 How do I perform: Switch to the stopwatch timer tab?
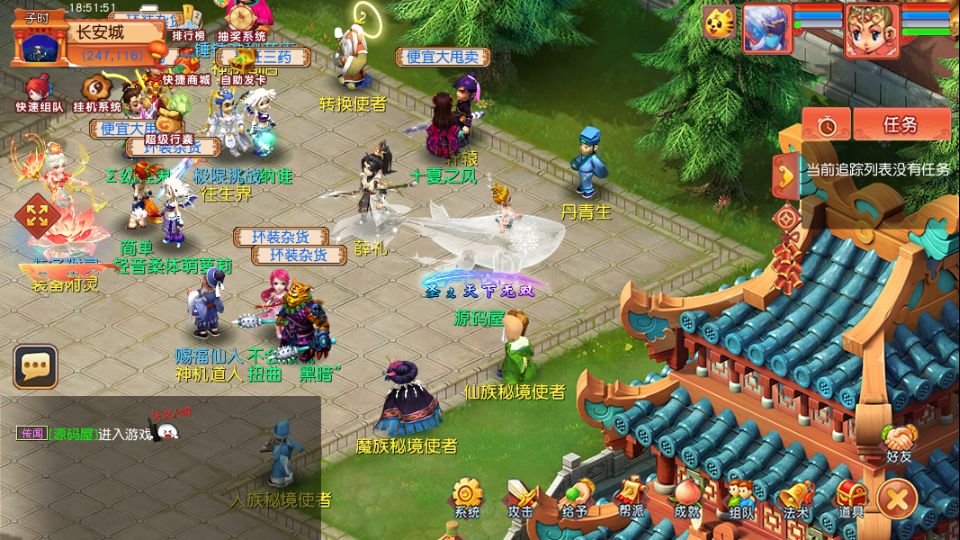click(826, 125)
